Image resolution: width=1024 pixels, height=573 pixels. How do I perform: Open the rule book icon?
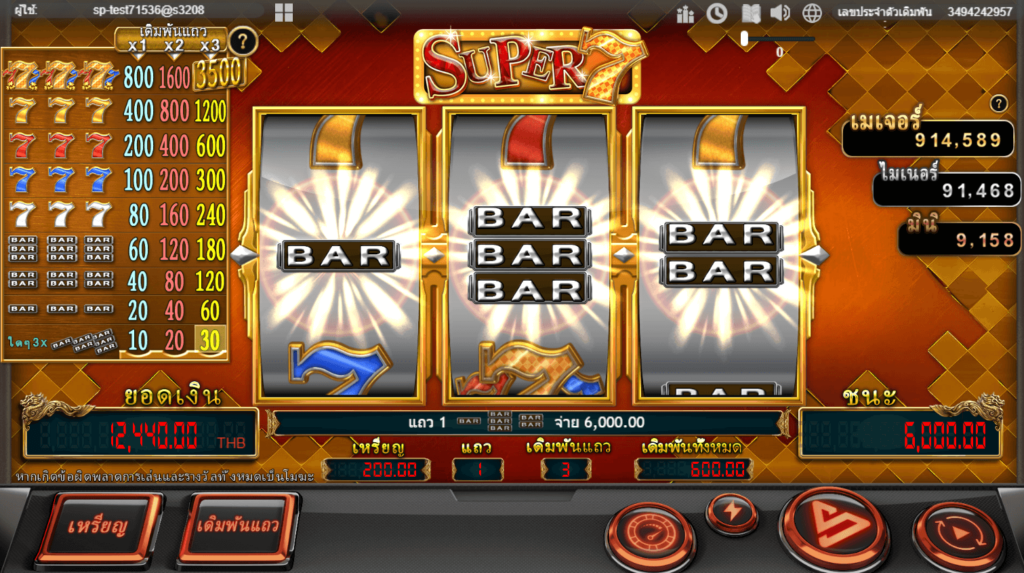click(x=750, y=13)
